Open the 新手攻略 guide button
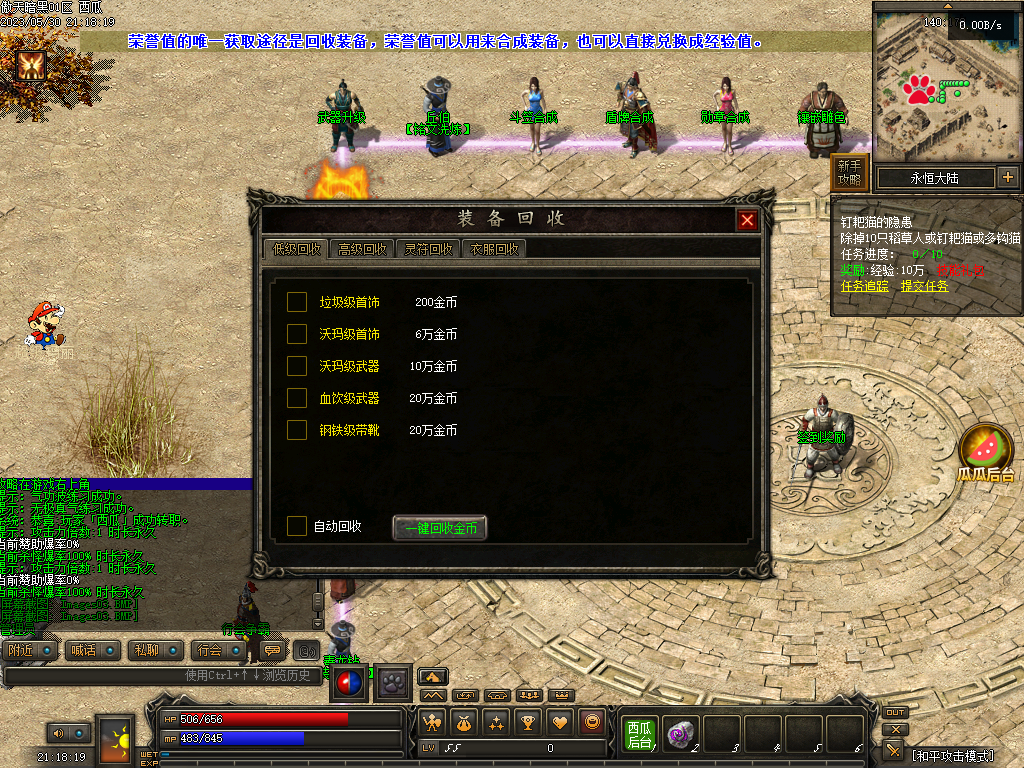Viewport: 1024px width, 768px height. tap(849, 173)
